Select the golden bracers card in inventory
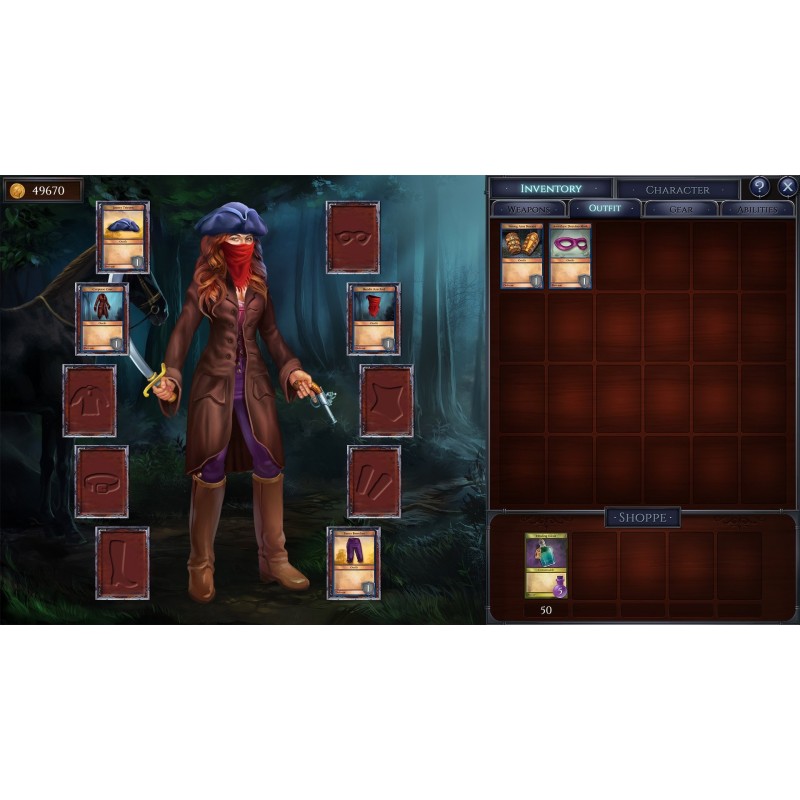 click(521, 256)
